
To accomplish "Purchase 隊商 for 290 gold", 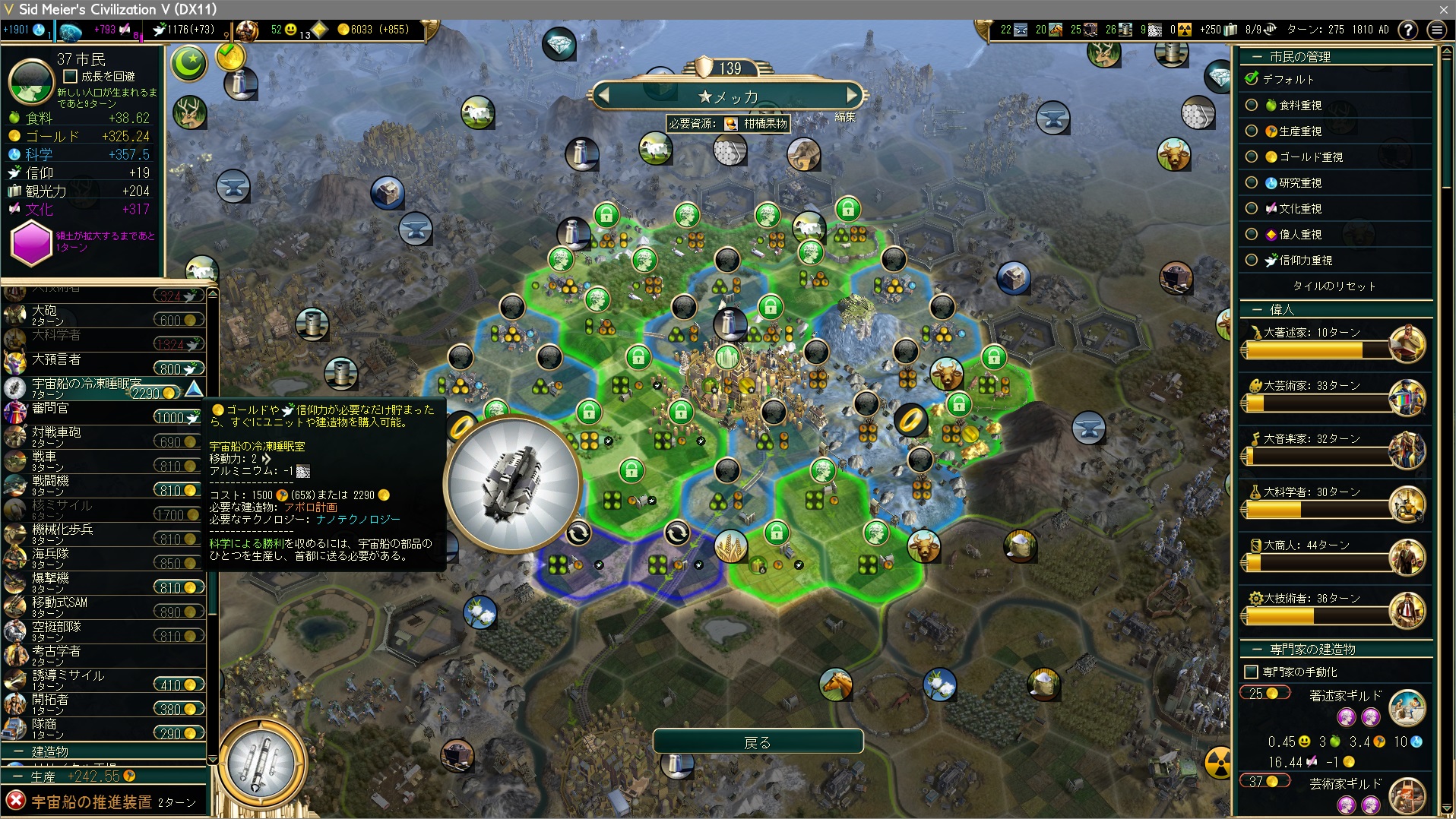I will pyautogui.click(x=179, y=733).
